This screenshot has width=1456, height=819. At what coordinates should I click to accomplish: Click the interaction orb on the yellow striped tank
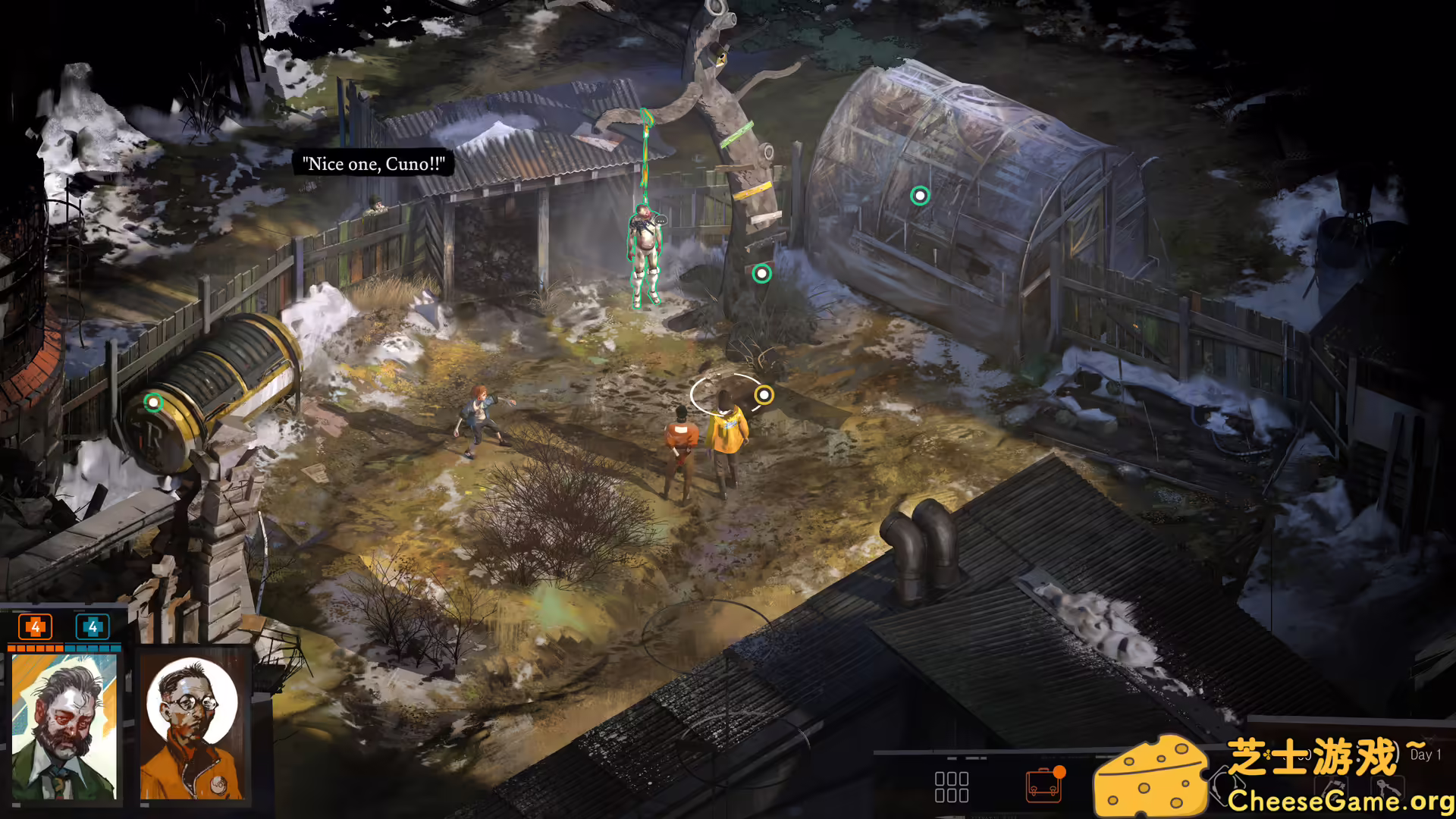pyautogui.click(x=155, y=403)
